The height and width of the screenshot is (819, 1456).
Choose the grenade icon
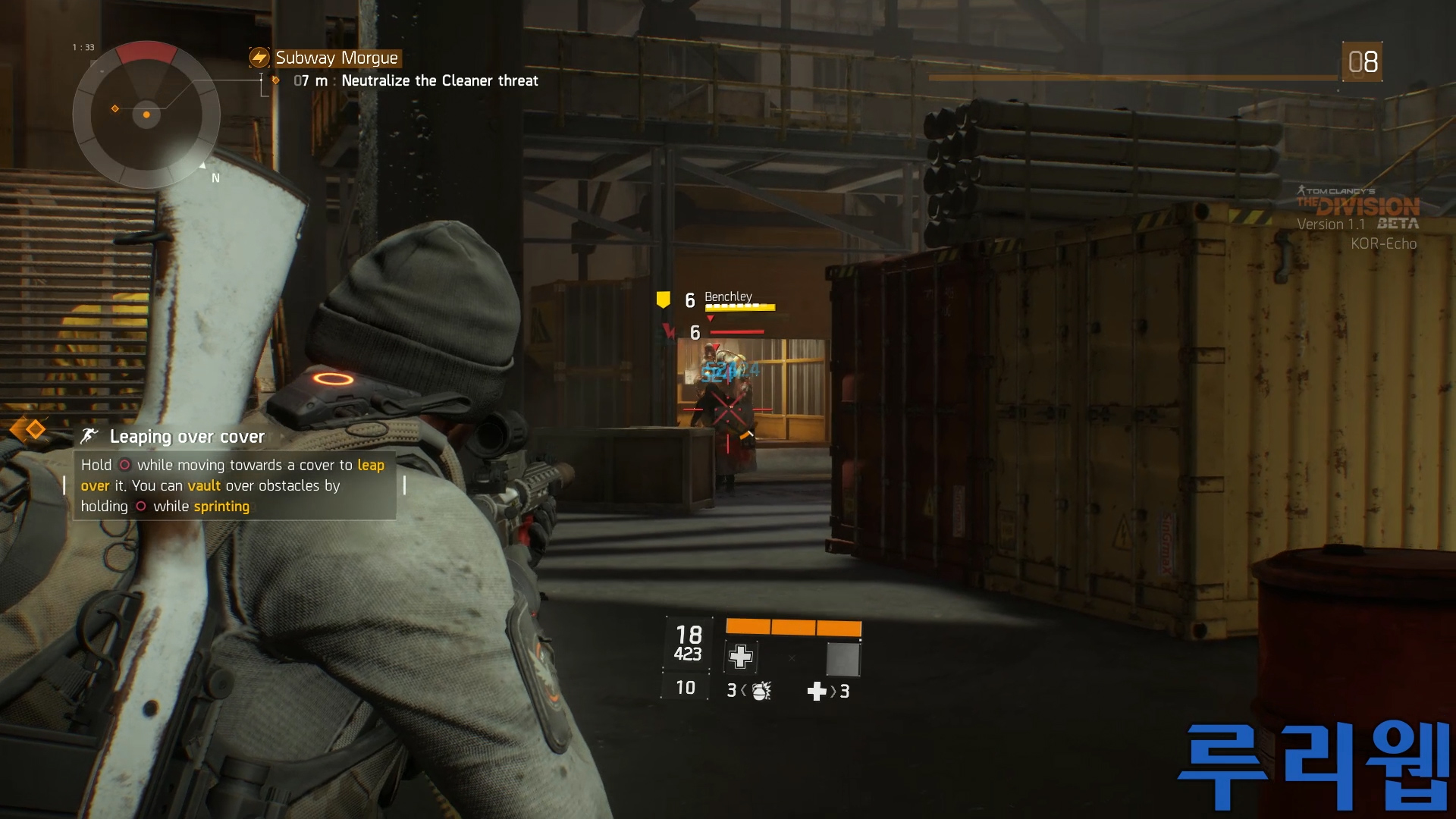click(761, 690)
